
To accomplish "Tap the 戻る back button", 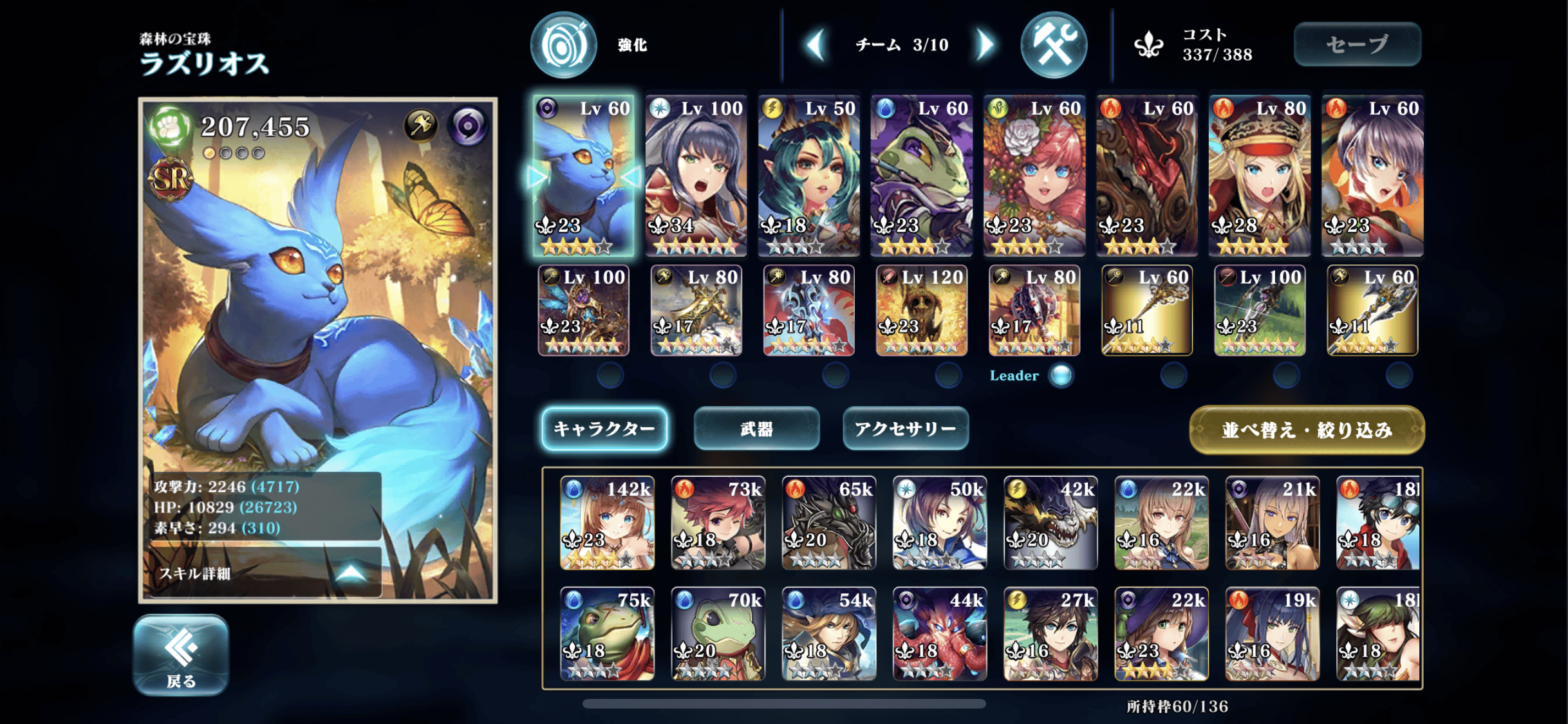I will point(181,654).
